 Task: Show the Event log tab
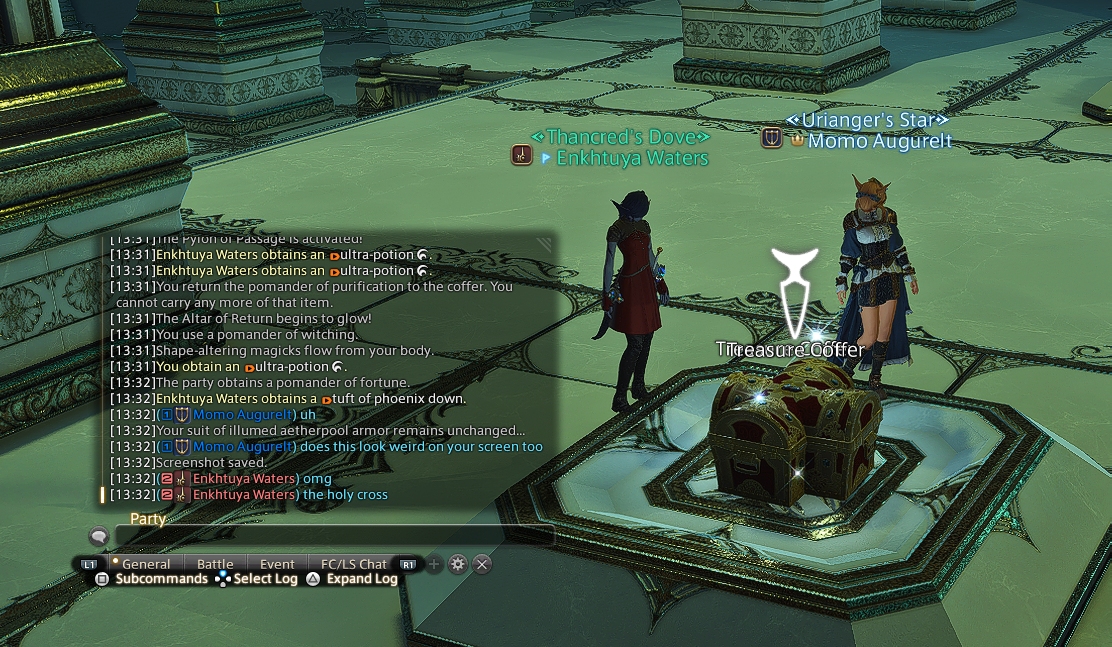277,564
